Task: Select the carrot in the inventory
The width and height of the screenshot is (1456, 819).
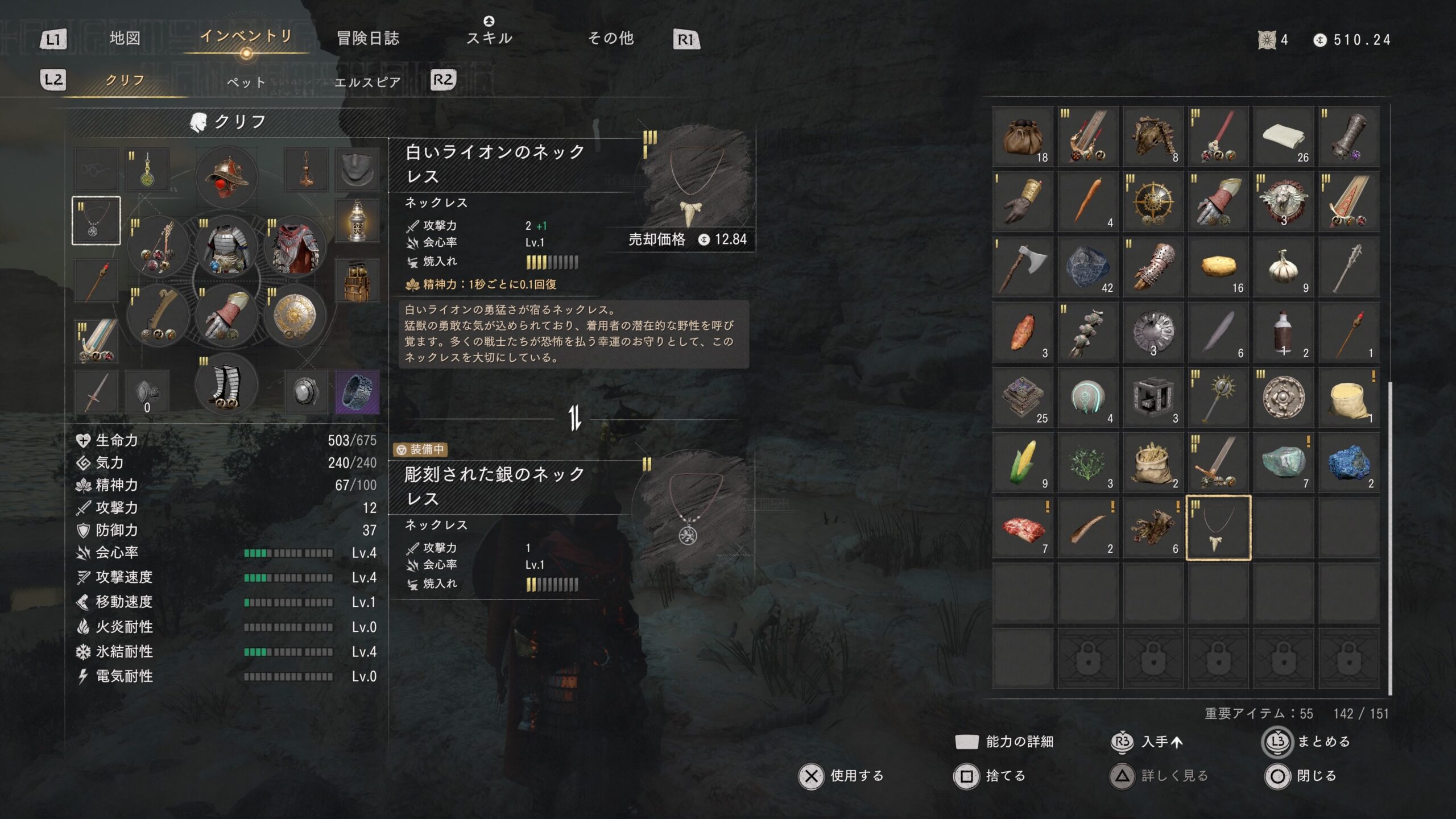Action: (x=1087, y=201)
